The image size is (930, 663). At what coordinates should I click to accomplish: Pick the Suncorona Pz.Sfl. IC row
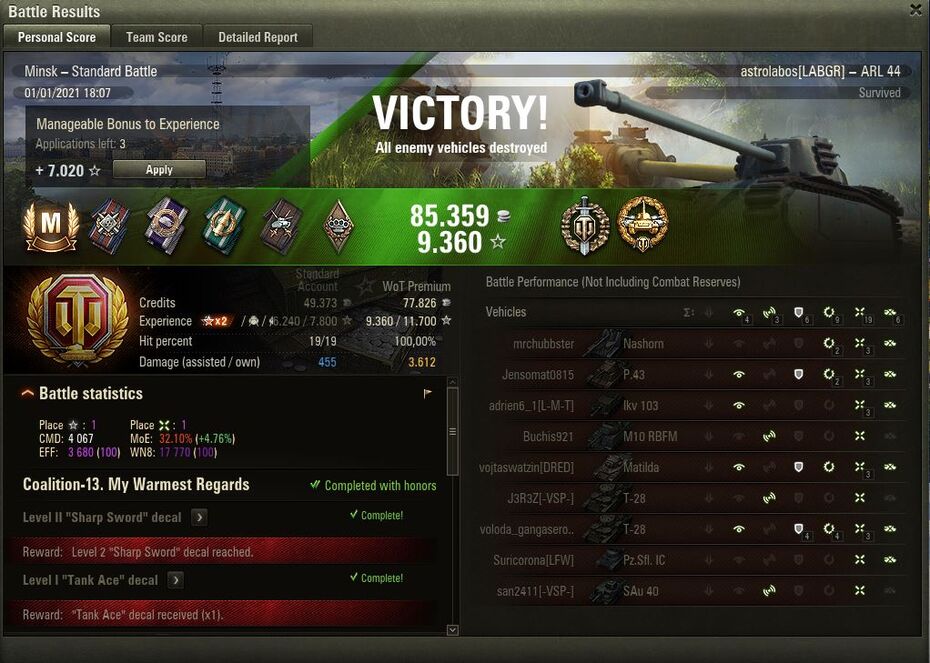(694, 560)
